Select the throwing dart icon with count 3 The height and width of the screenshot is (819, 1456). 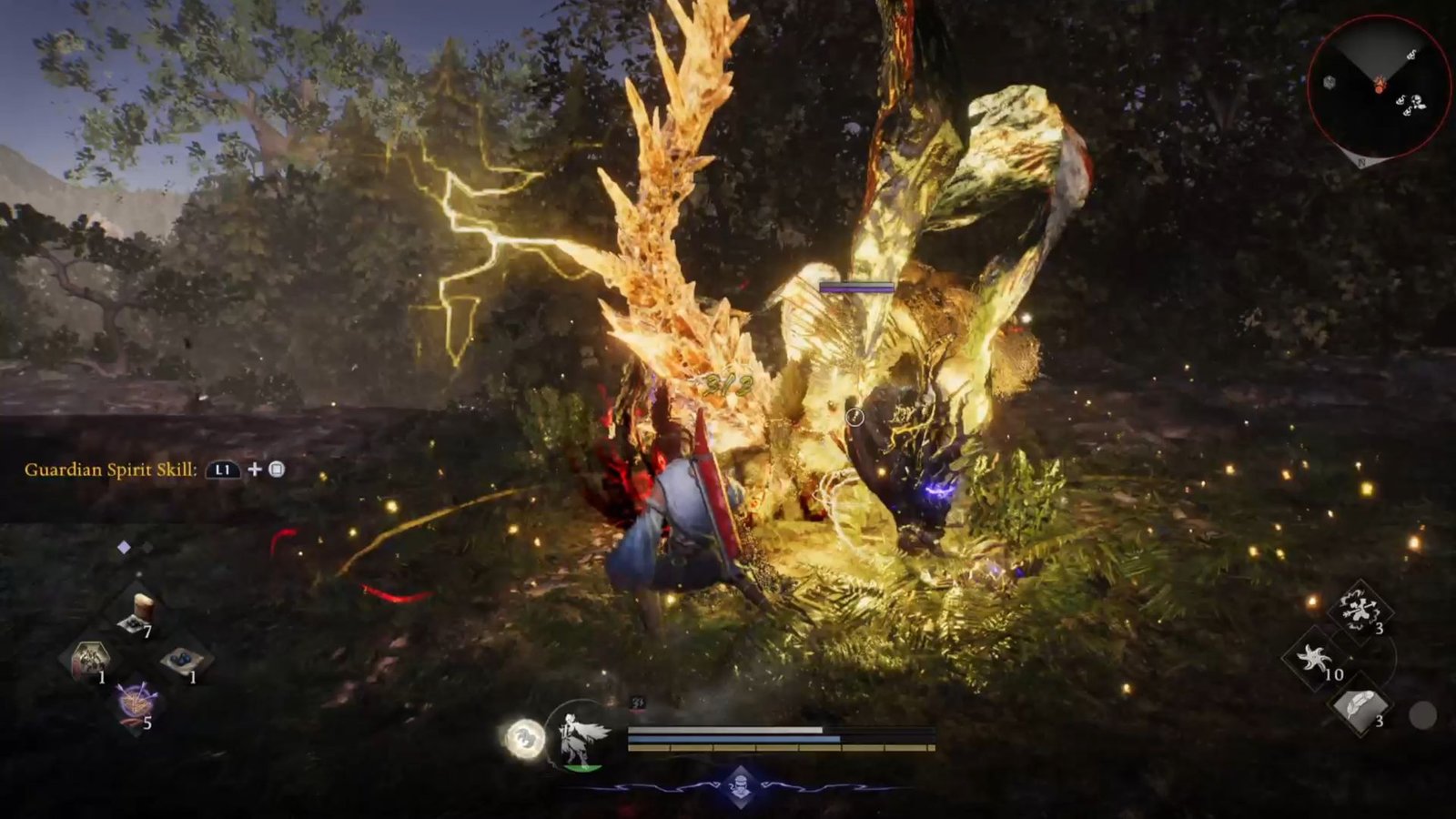[1362, 612]
